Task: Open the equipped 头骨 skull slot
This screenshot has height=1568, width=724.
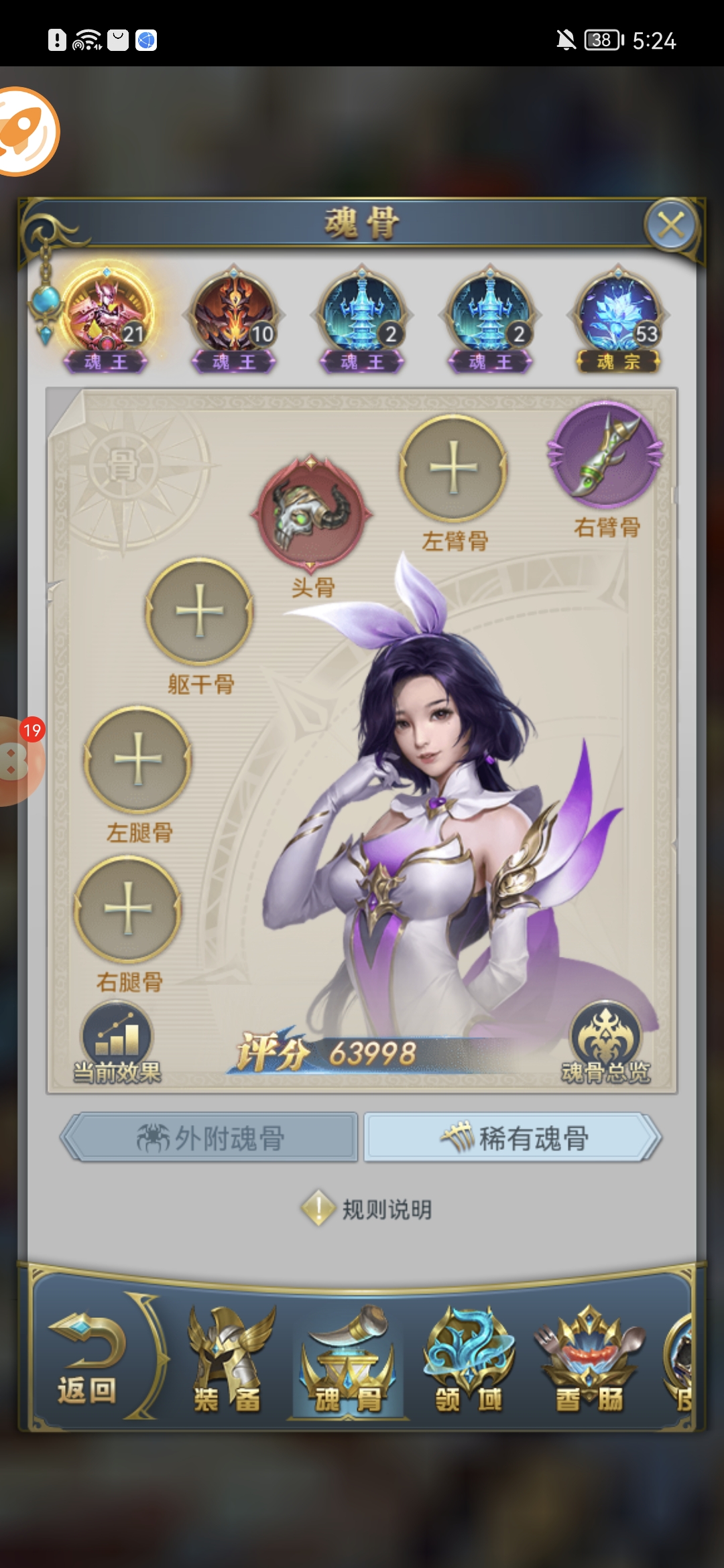Action: tap(311, 513)
